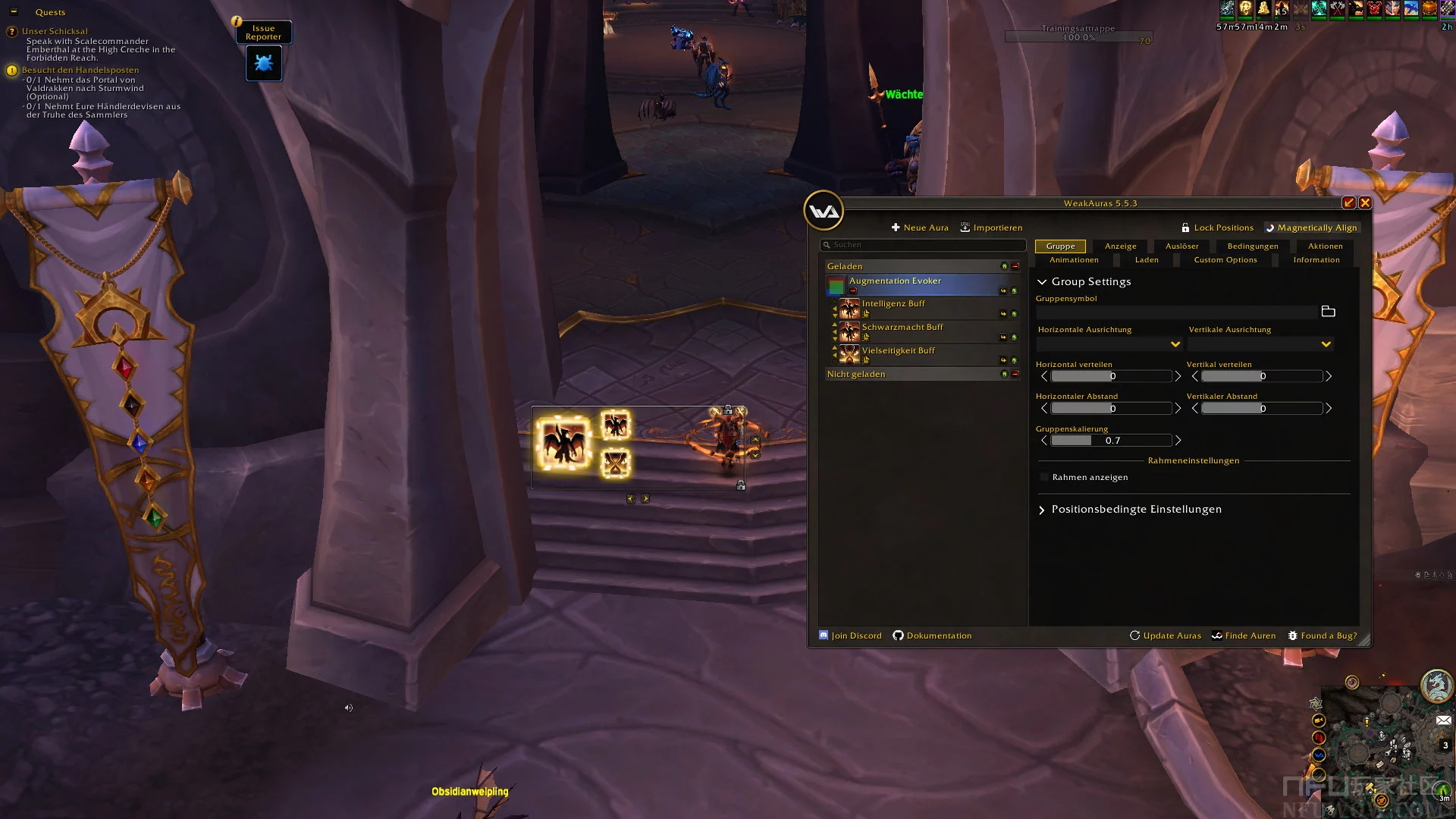Select the Intelligenz Buff aura
This screenshot has height=819, width=1456.
pyautogui.click(x=893, y=304)
